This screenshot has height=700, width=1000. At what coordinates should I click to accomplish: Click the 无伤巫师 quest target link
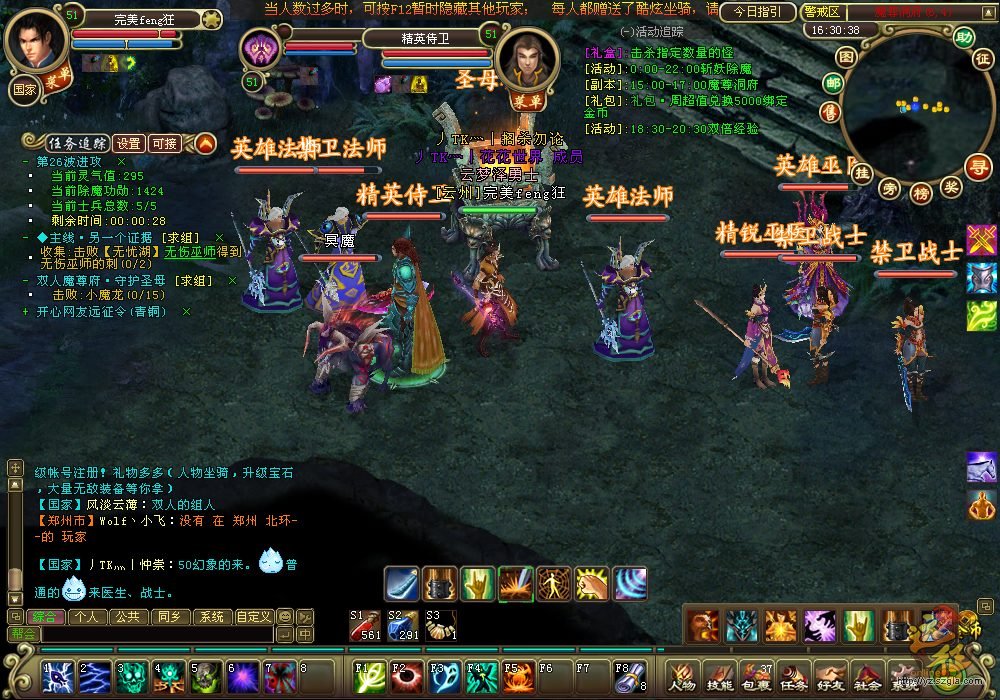coord(189,251)
